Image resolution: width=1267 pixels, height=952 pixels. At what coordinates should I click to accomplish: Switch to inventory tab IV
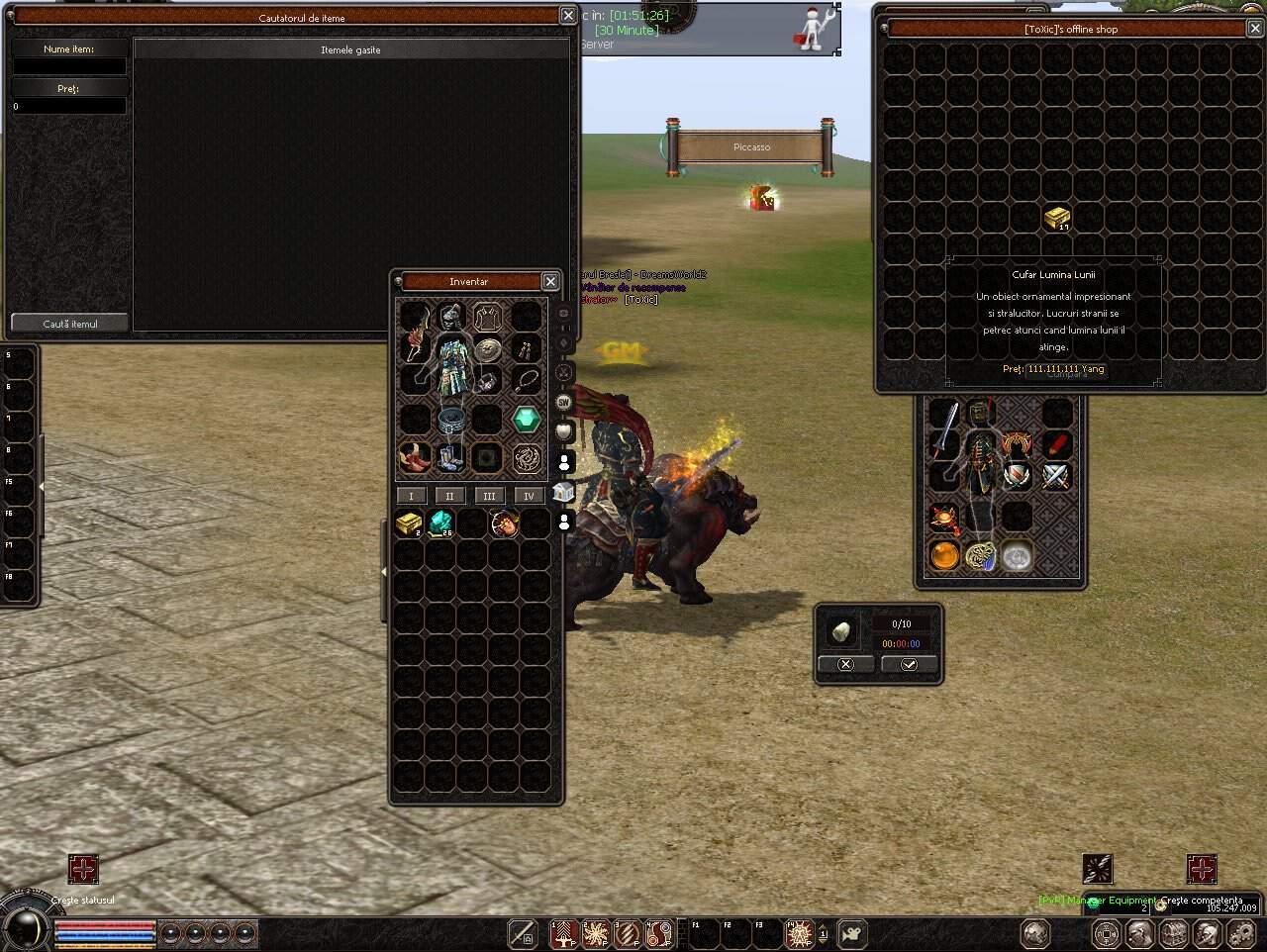(x=528, y=495)
